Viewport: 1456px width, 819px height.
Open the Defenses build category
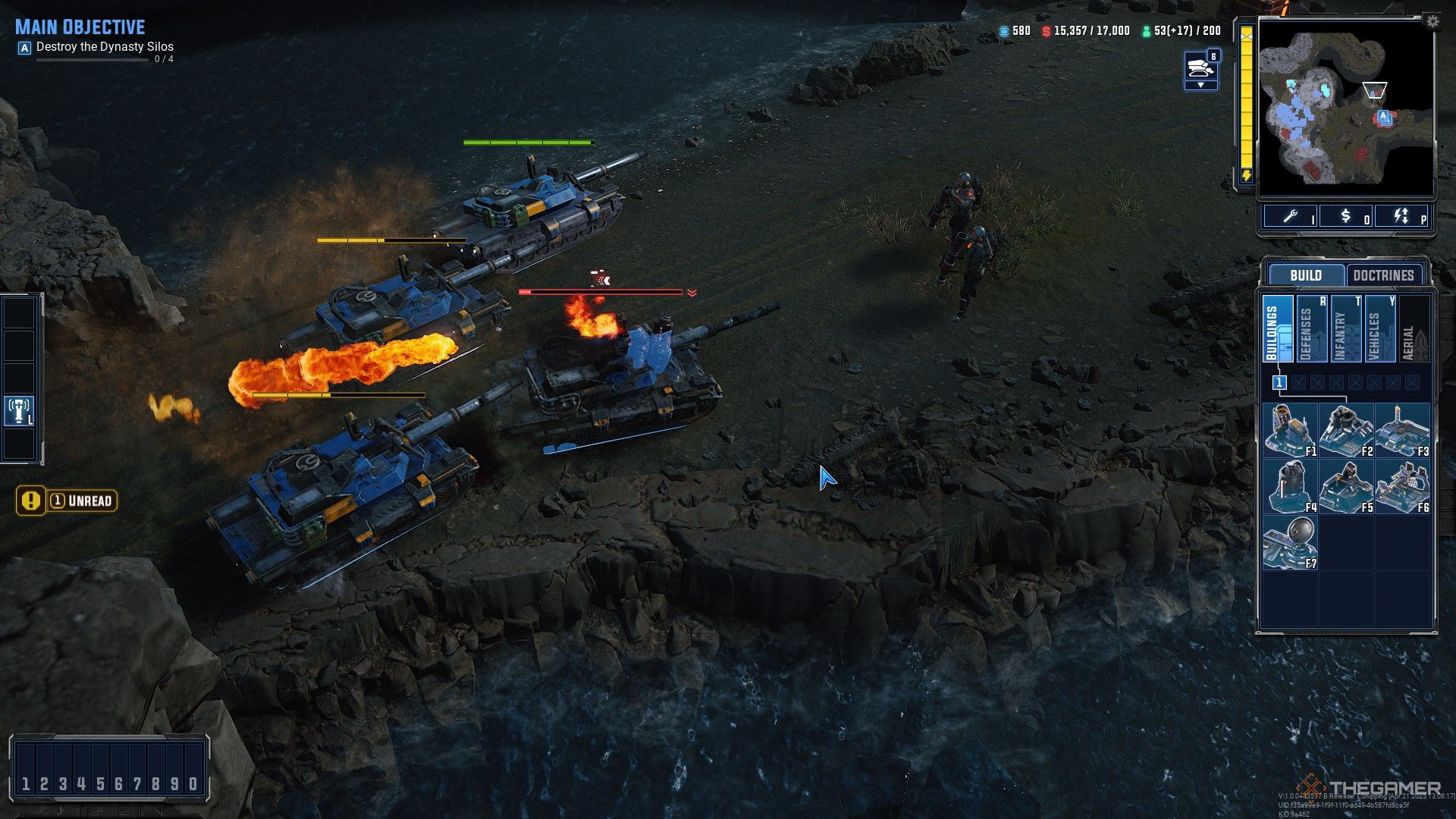pos(1312,329)
